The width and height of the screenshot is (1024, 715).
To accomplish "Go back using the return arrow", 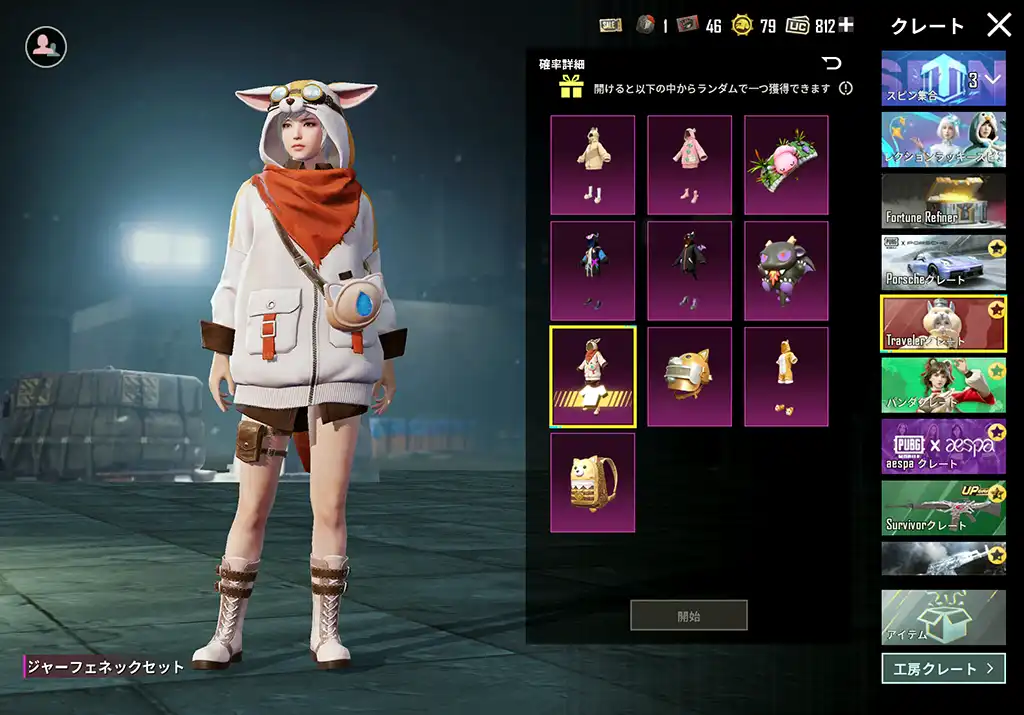I will click(831, 64).
